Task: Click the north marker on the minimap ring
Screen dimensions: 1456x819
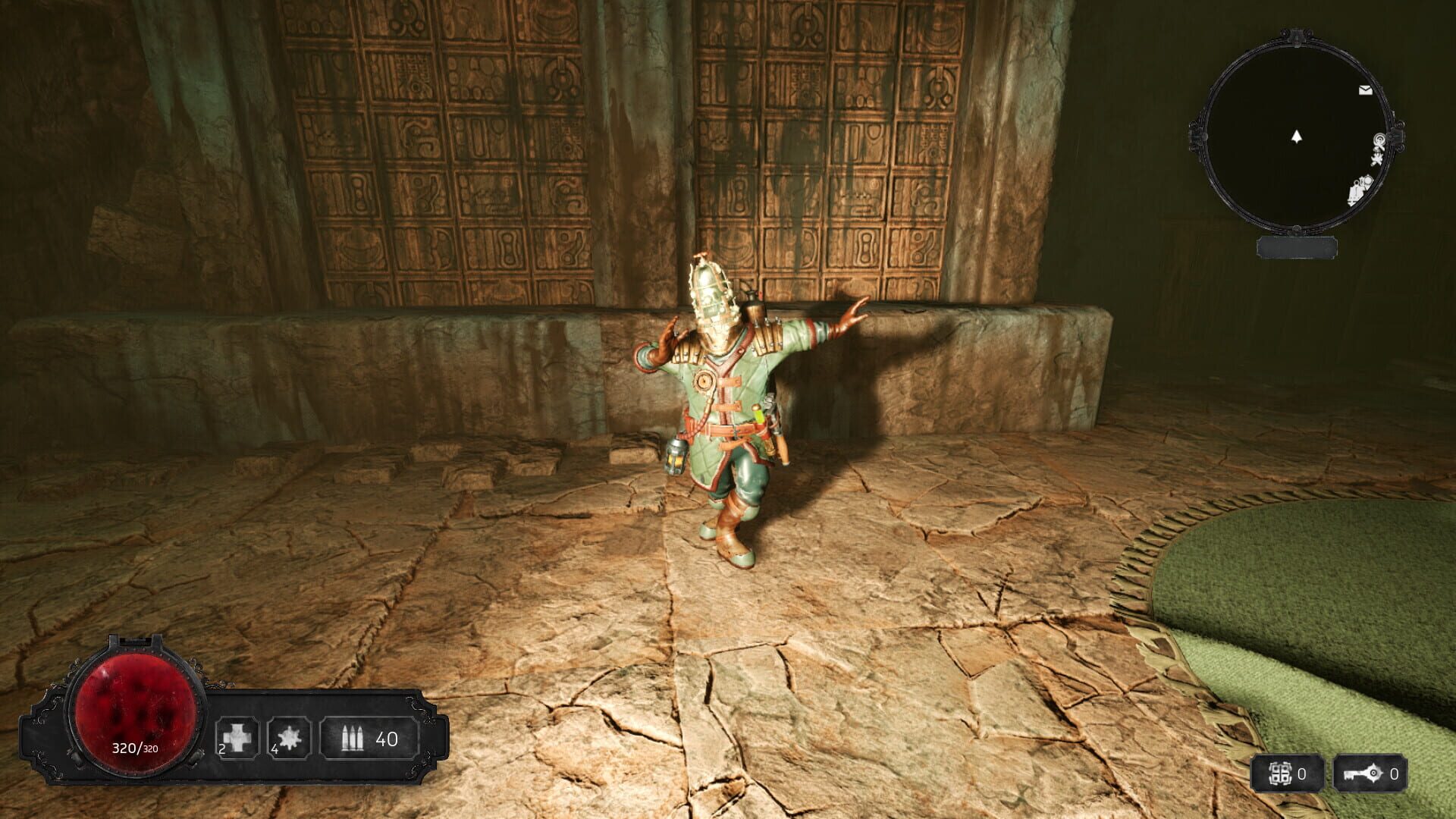Action: tap(1297, 36)
